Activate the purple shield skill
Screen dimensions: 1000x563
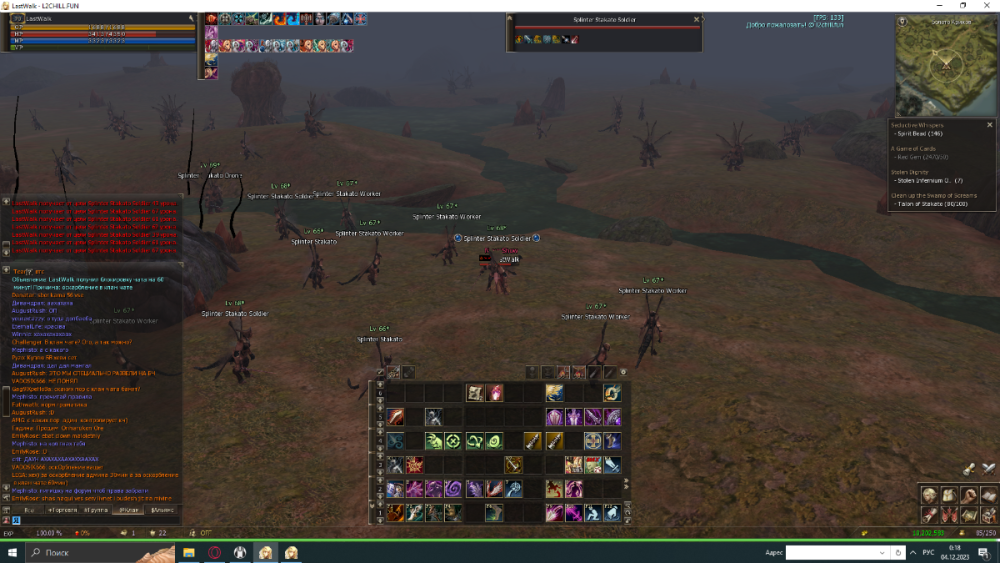[x=554, y=417]
